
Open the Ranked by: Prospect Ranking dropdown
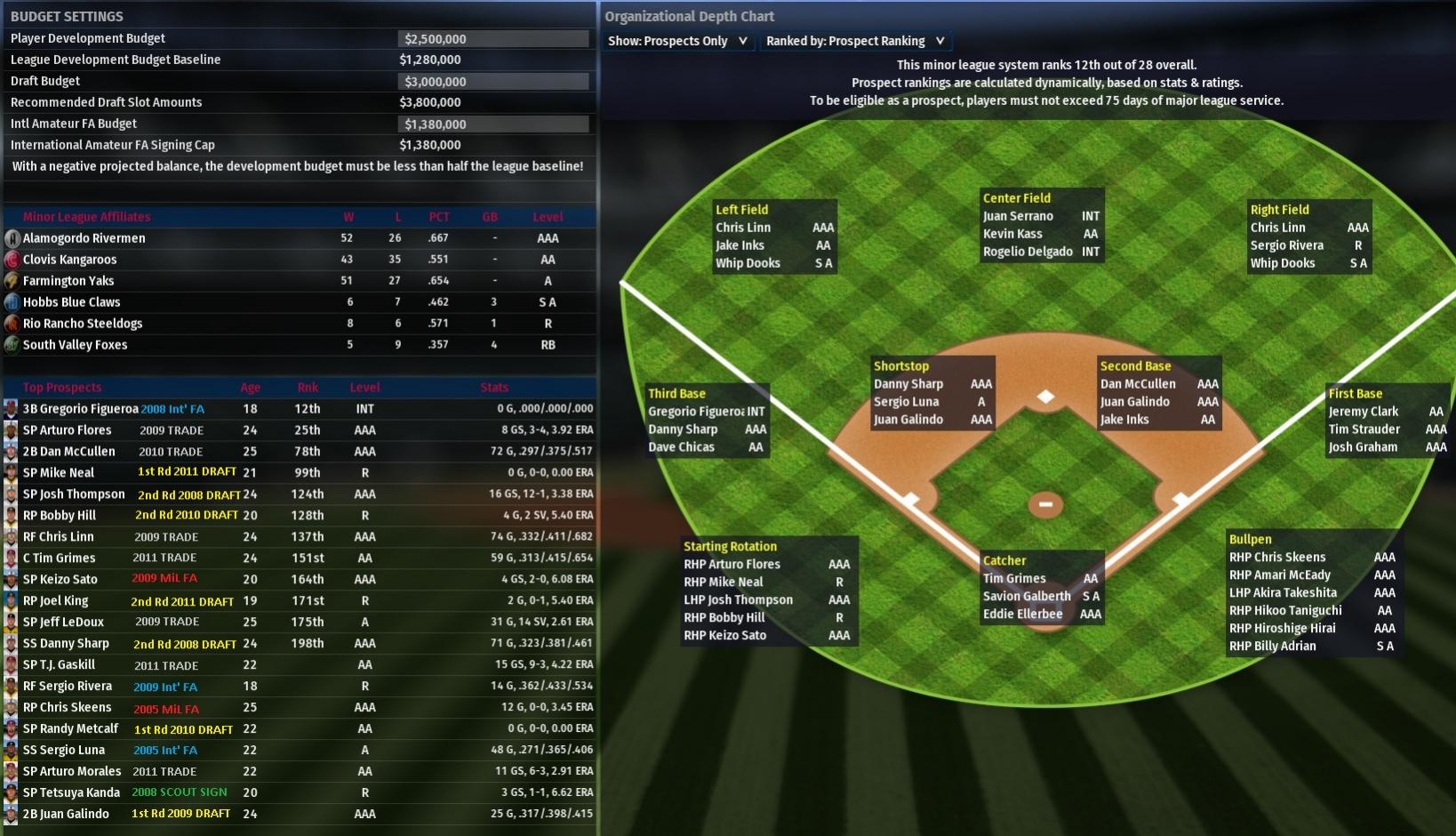pos(855,41)
